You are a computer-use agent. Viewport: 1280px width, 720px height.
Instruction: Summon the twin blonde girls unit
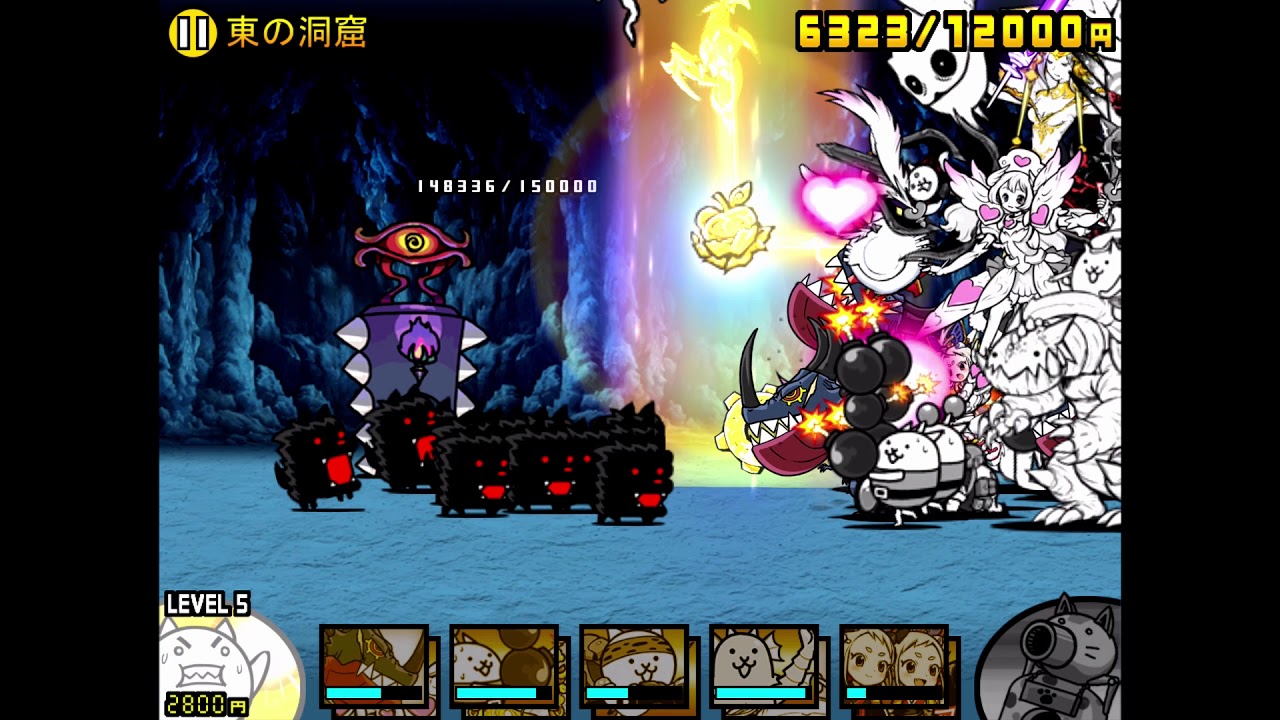894,665
